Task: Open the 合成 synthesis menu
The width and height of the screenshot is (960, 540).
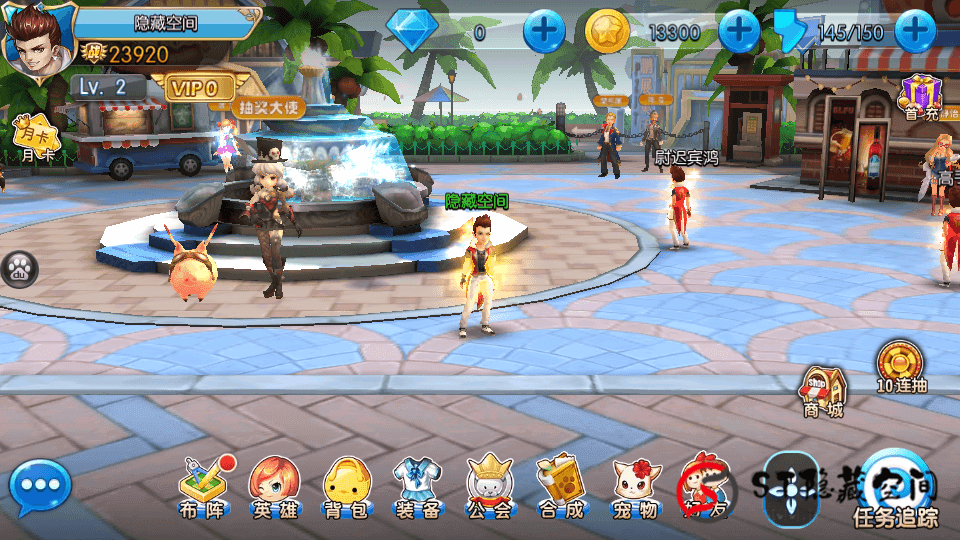Action: click(562, 486)
